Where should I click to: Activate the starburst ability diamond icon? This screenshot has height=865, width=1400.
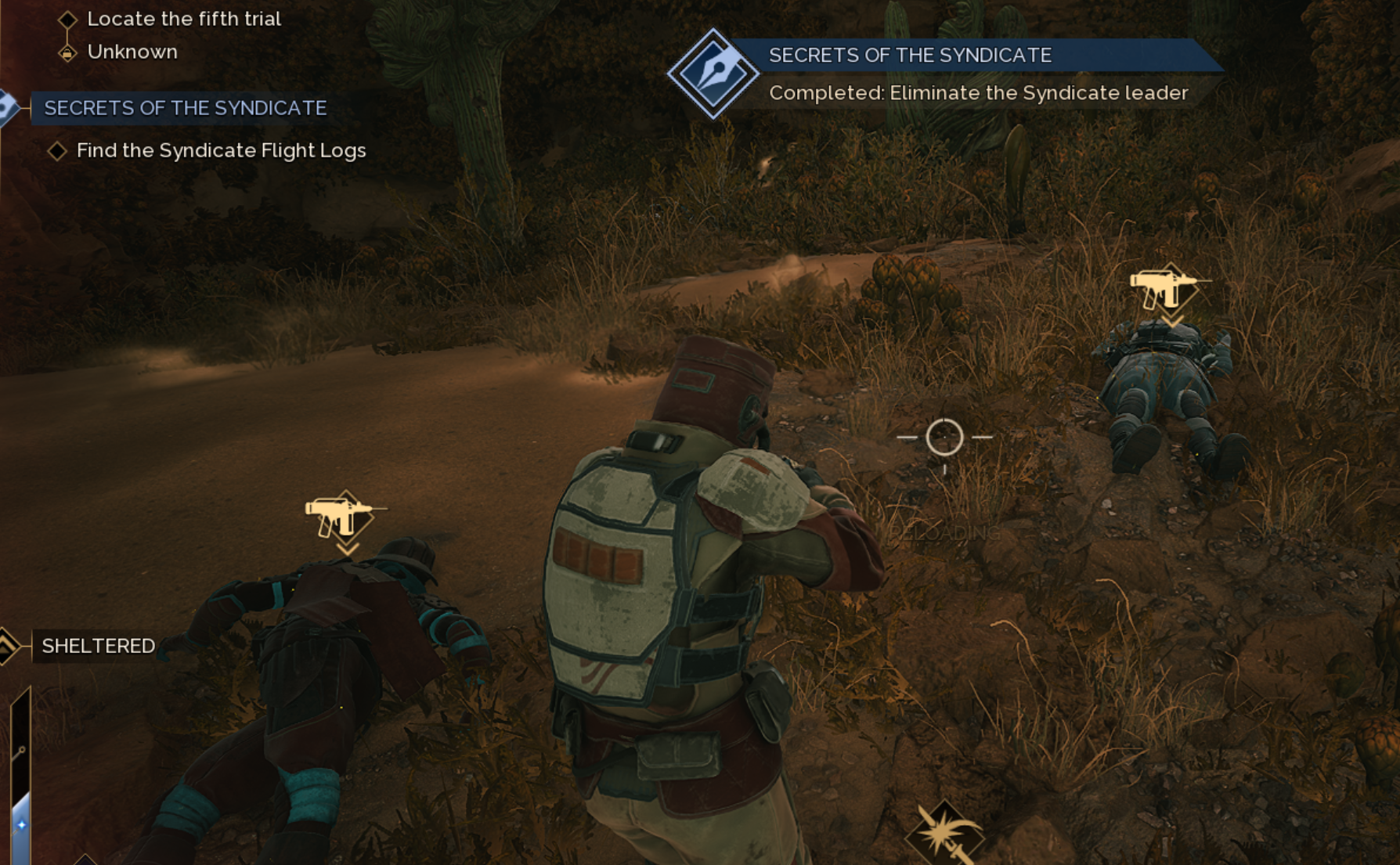[x=945, y=834]
